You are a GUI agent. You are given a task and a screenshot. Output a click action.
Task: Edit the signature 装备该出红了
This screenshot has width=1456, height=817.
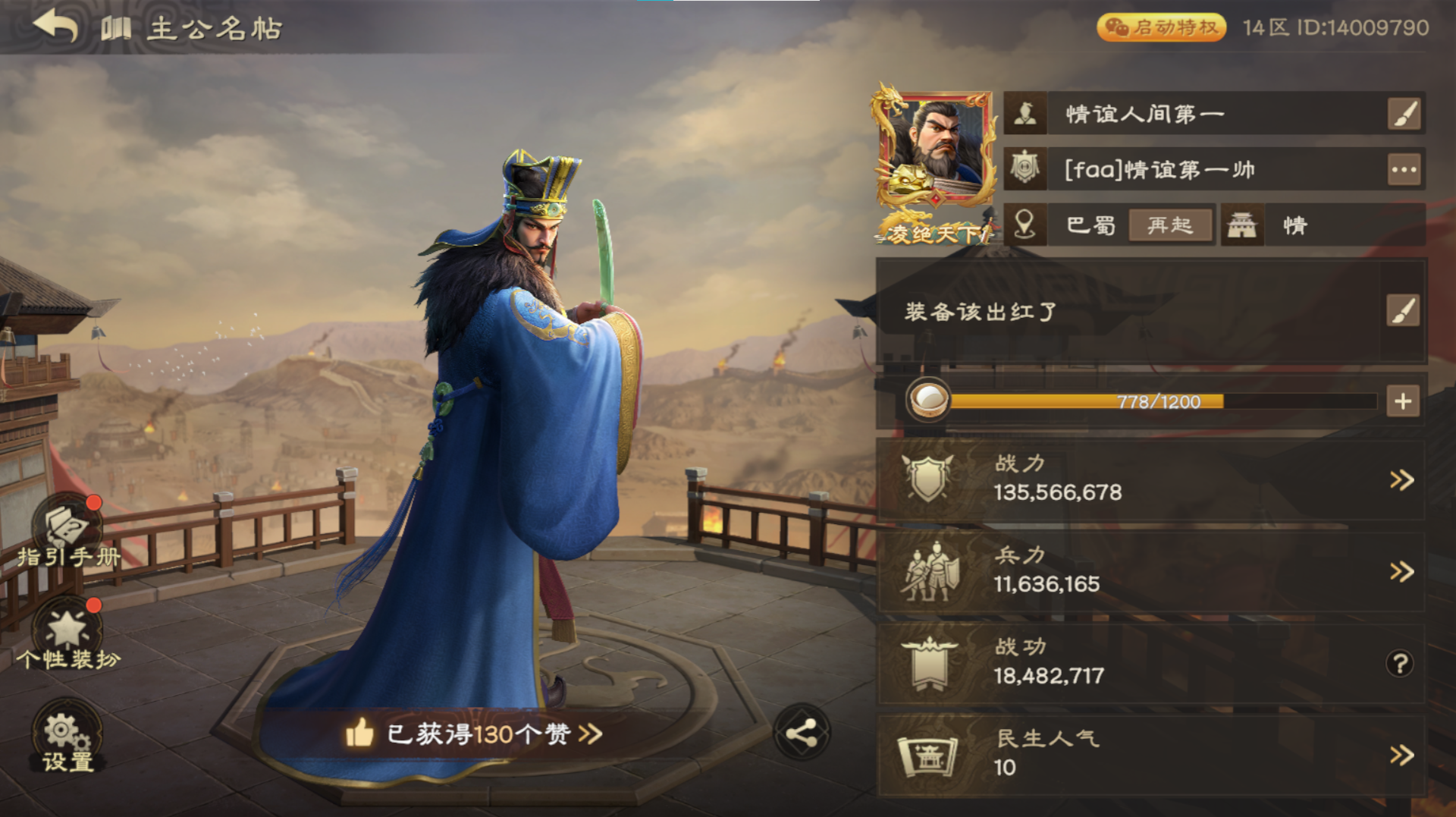click(1402, 311)
